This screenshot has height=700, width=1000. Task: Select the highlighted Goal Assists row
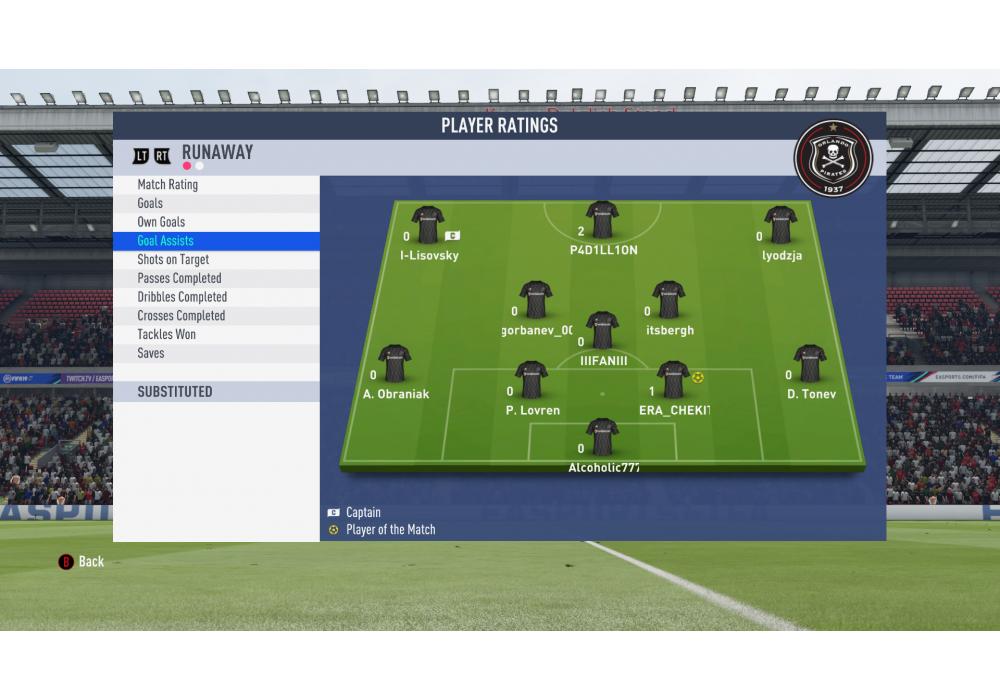[x=166, y=241]
